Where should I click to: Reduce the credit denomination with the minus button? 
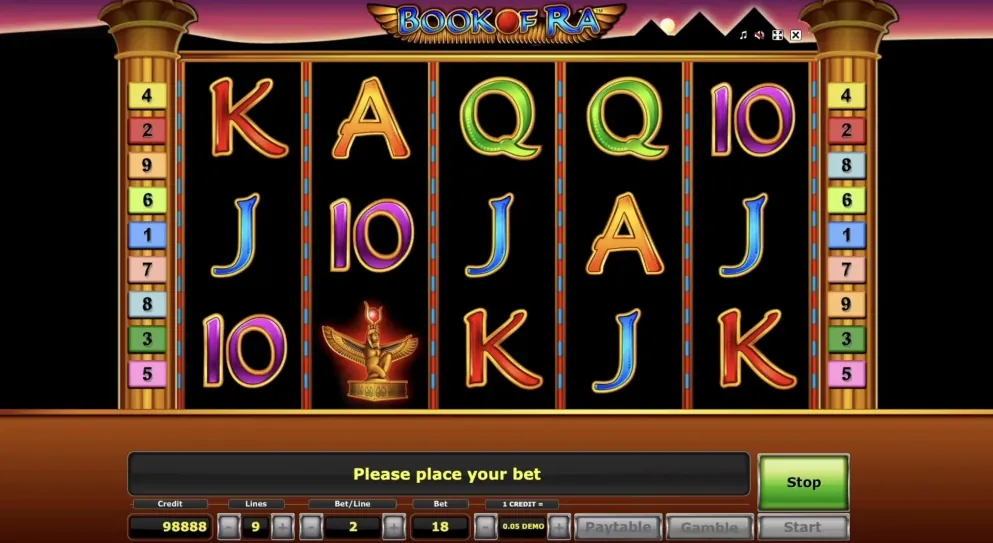[x=485, y=527]
